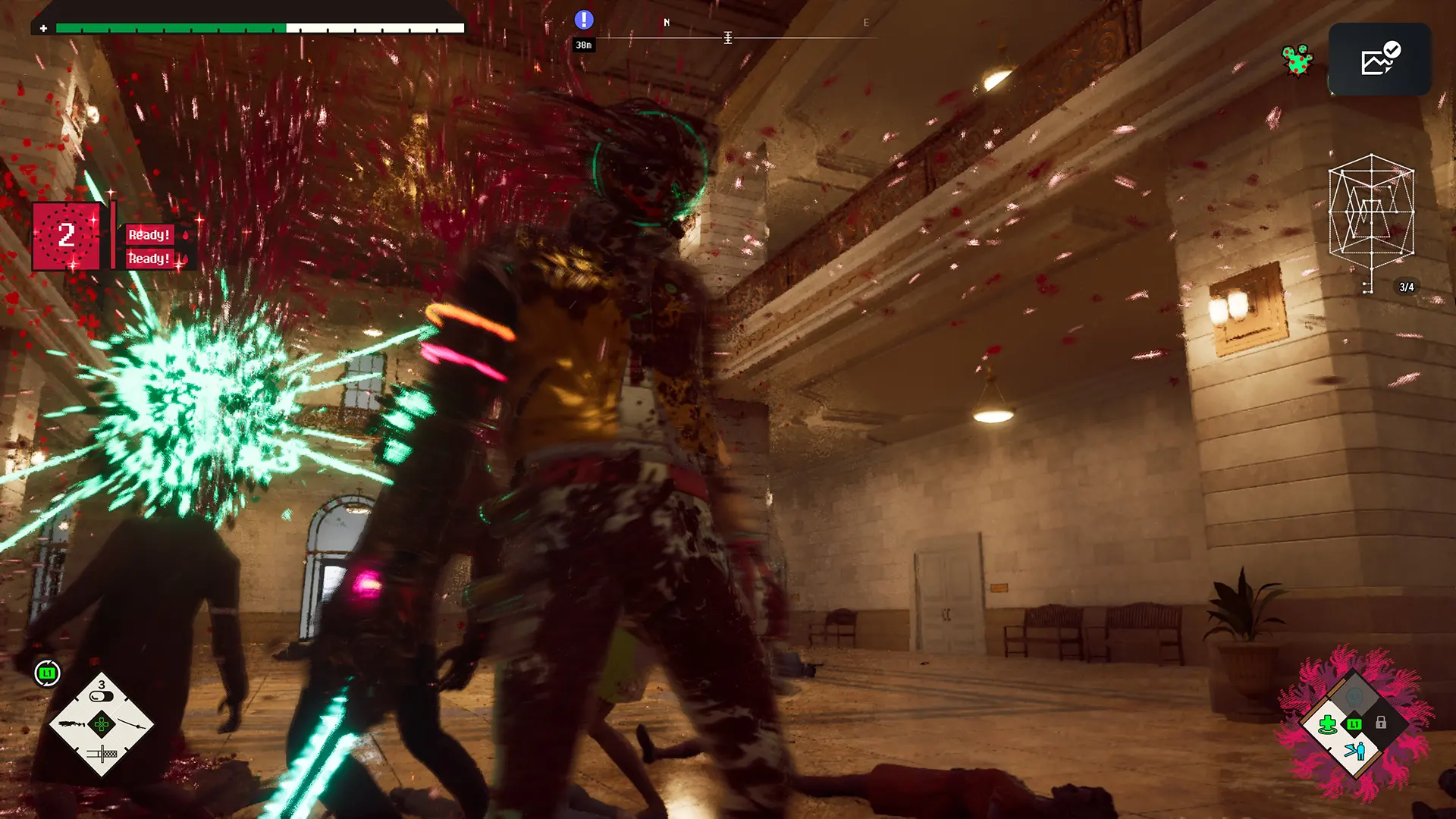Activate the blue figure attack skill

[1354, 752]
